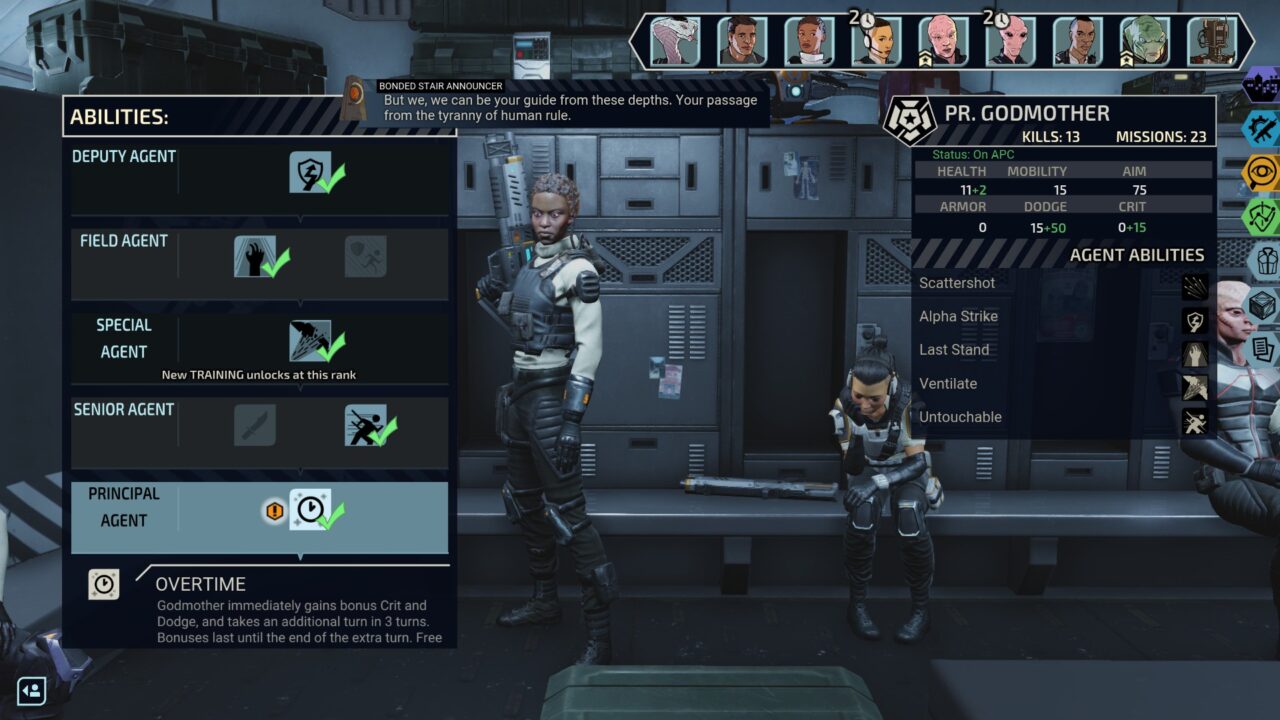The width and height of the screenshot is (1280, 720).
Task: Switch to the green Muton agent portrait
Action: point(1144,41)
